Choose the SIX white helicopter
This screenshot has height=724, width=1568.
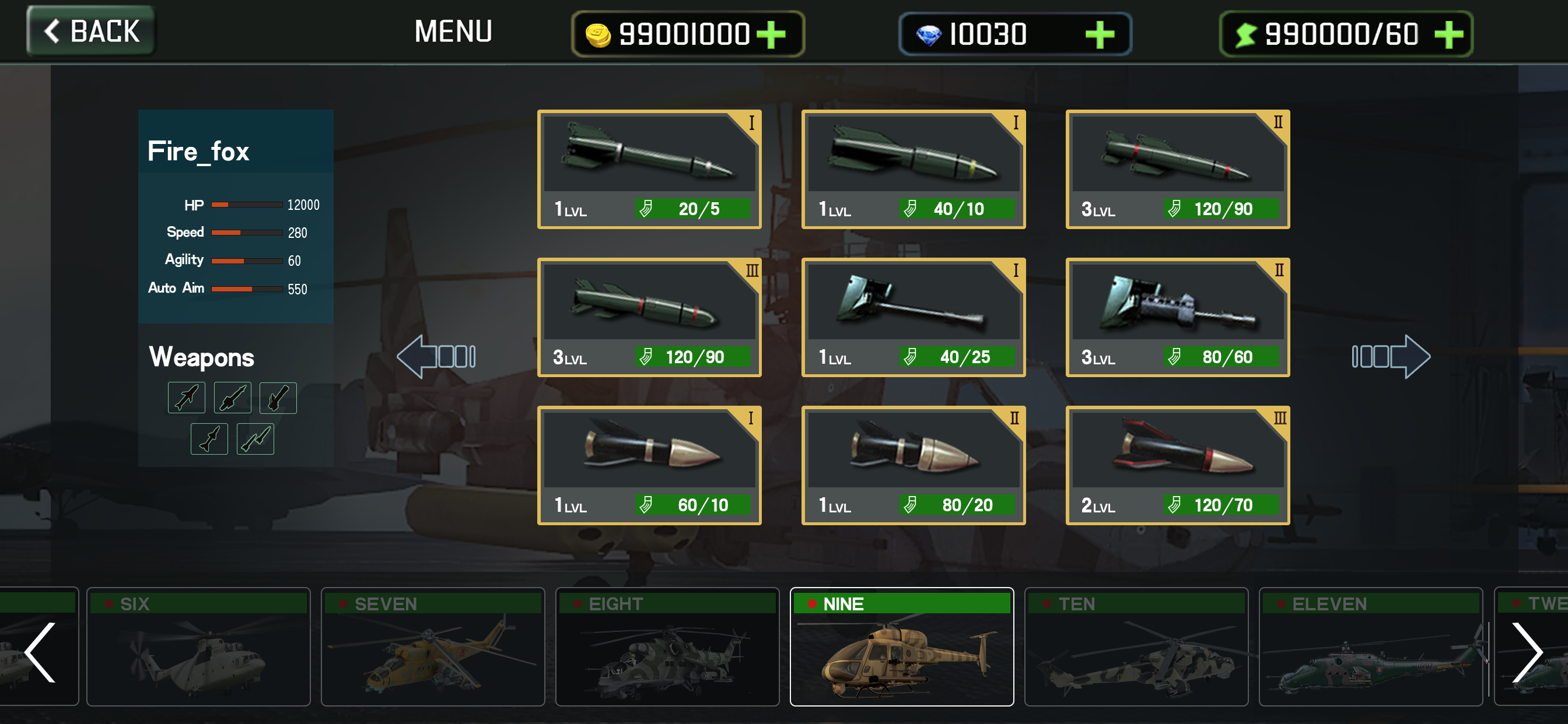click(198, 646)
